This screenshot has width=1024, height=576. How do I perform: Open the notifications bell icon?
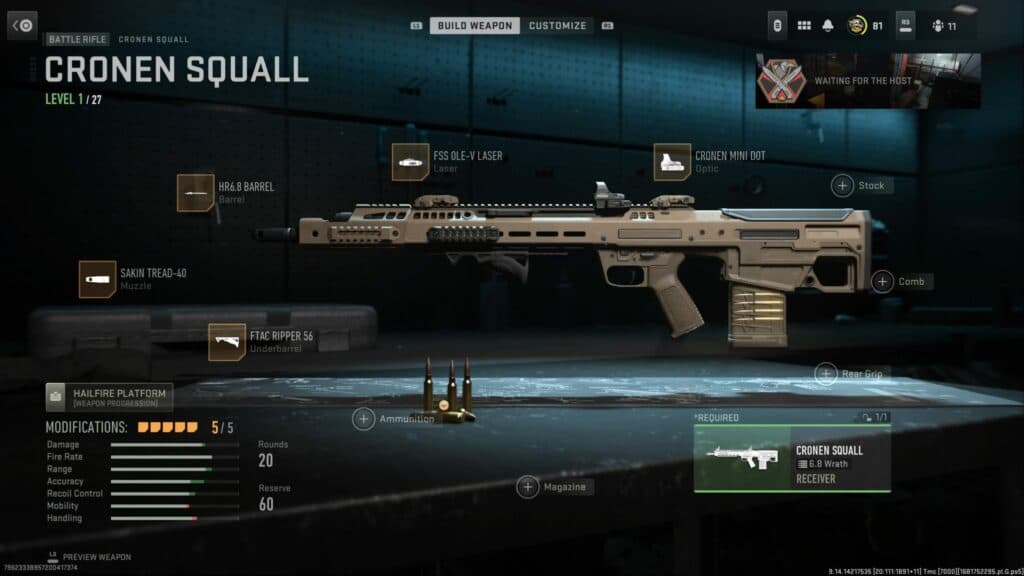828,25
